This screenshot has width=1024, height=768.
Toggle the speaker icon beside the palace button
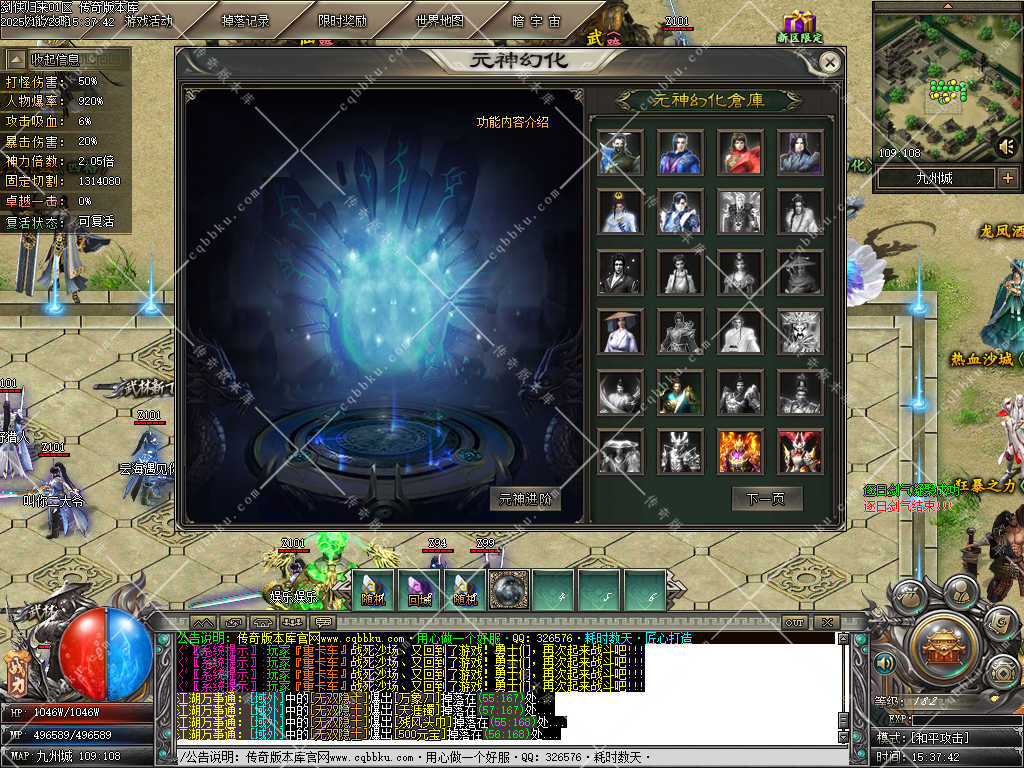pos(884,663)
